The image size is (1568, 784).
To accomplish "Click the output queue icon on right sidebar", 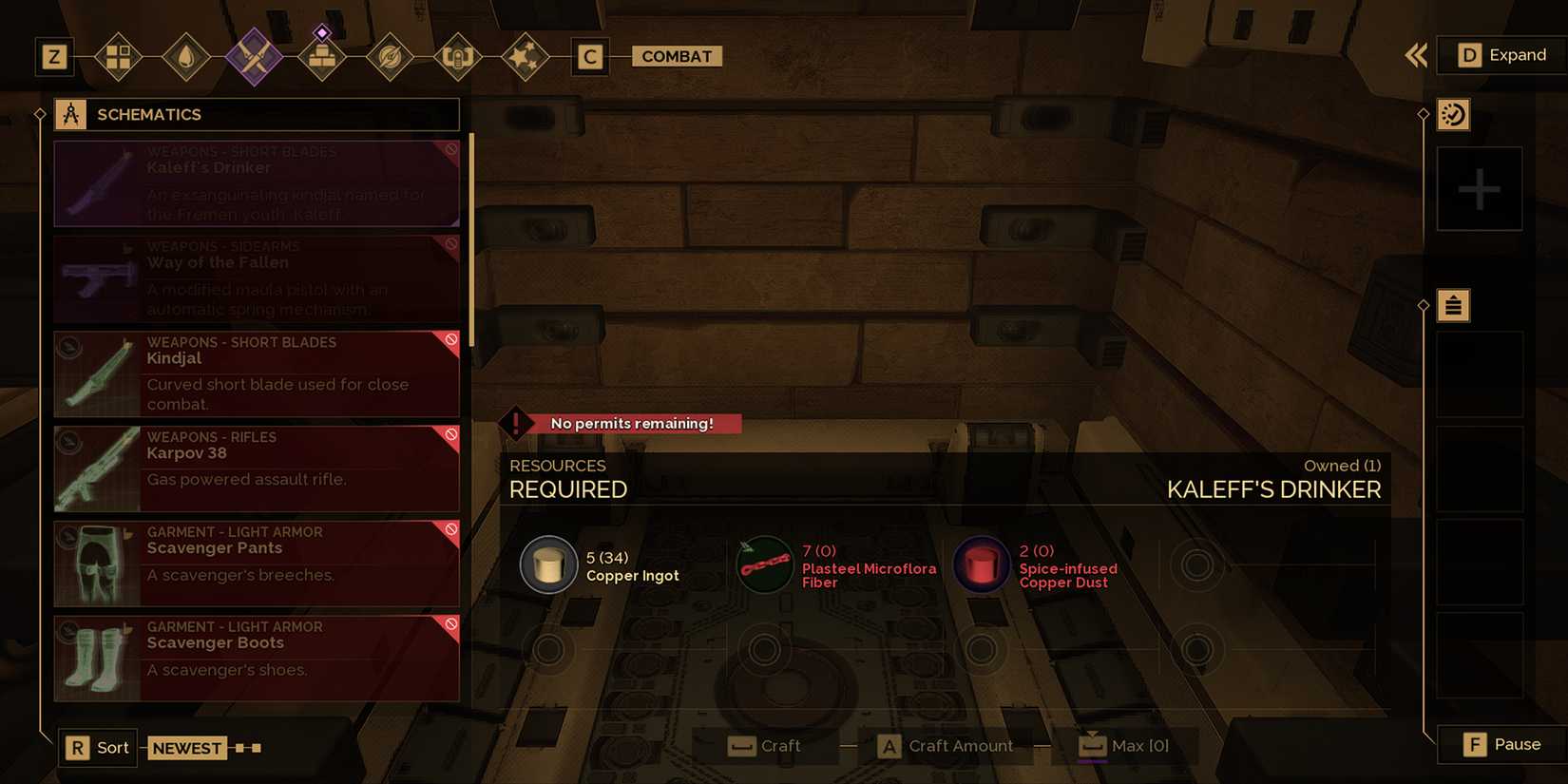I will pos(1453,305).
